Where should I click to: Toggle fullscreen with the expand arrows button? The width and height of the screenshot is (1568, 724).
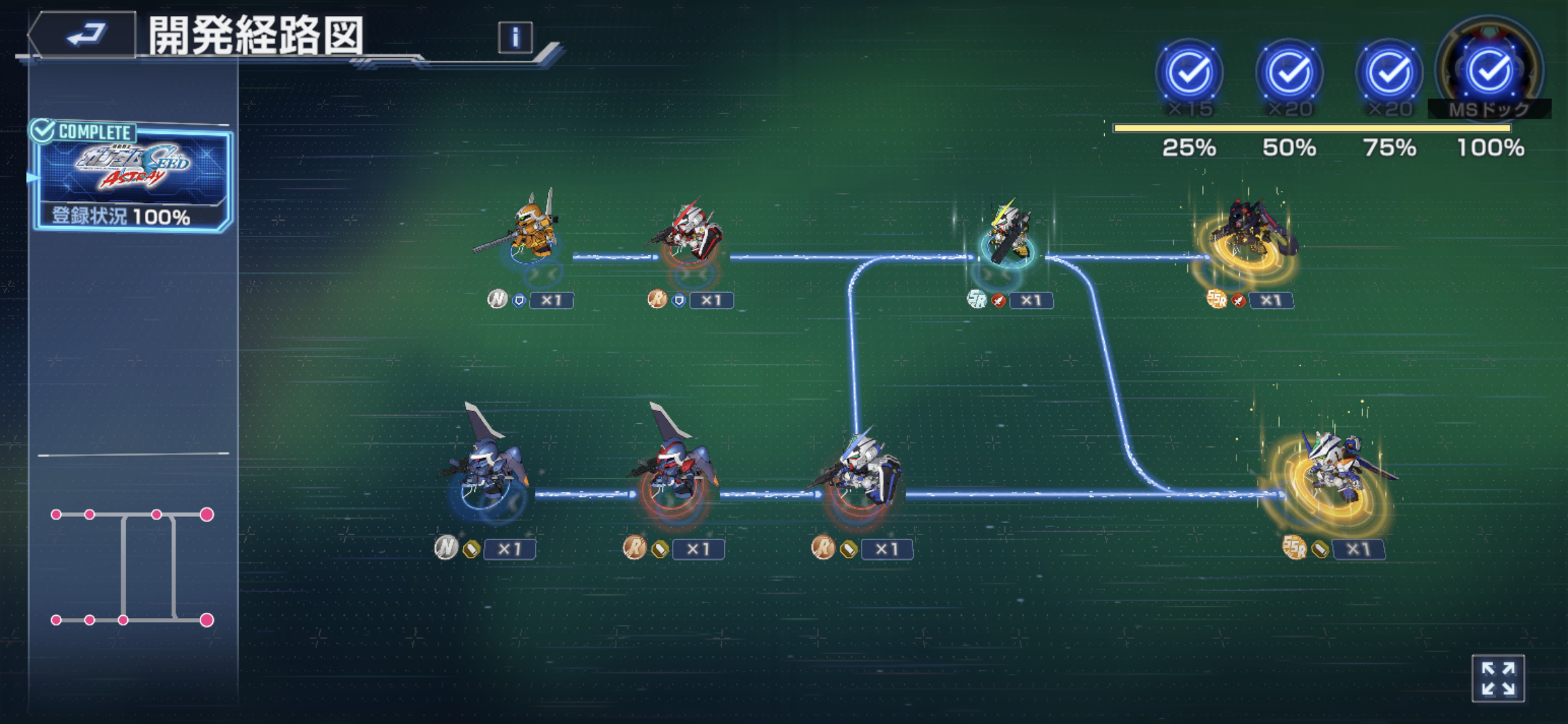1498,678
